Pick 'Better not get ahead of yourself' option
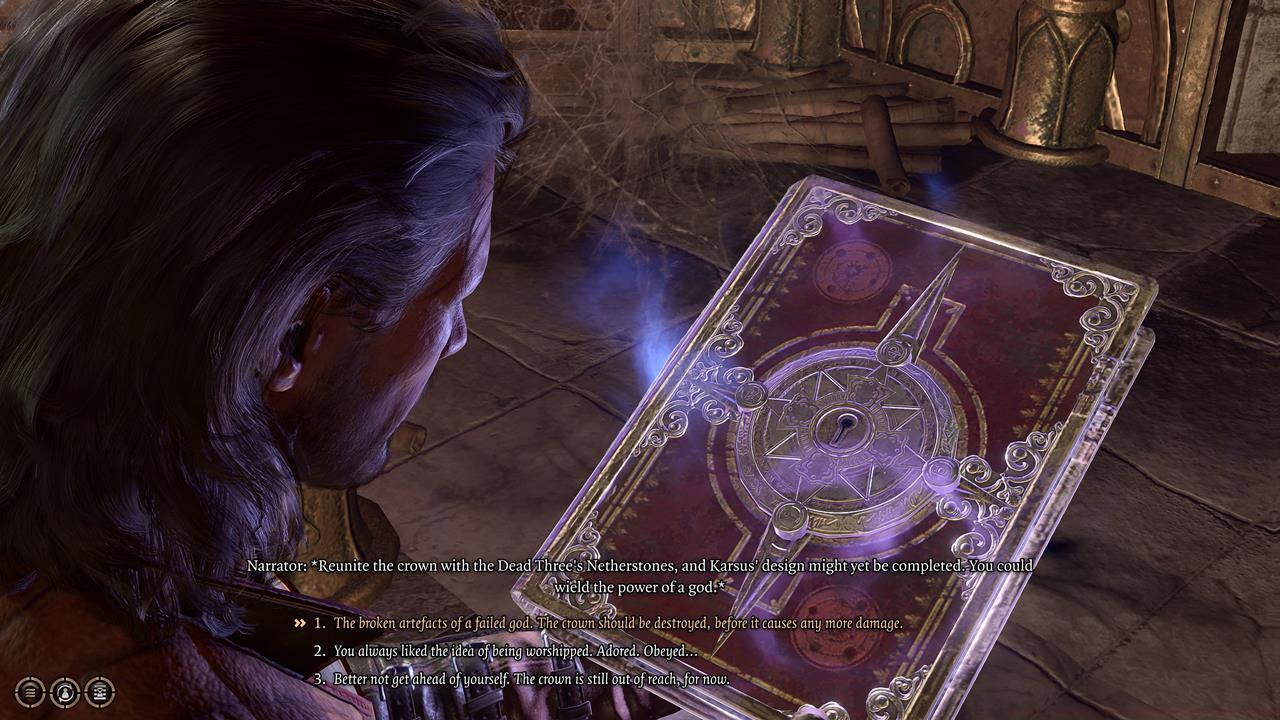The height and width of the screenshot is (720, 1280). [x=531, y=679]
